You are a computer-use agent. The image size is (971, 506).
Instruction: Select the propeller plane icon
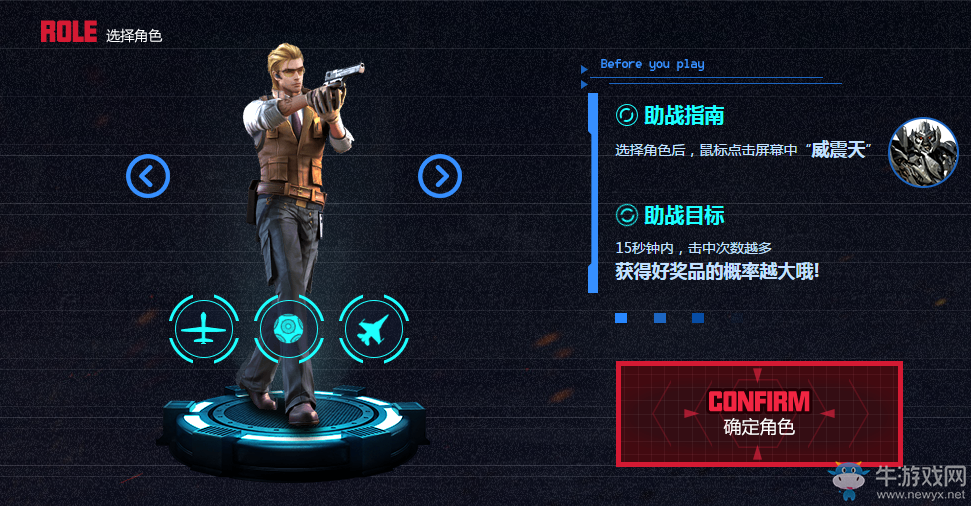tap(204, 328)
